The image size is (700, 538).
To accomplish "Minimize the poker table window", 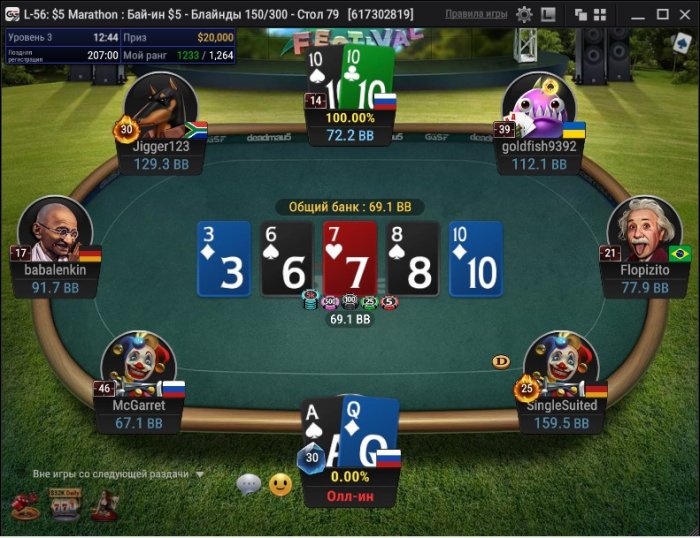I will 637,15.
